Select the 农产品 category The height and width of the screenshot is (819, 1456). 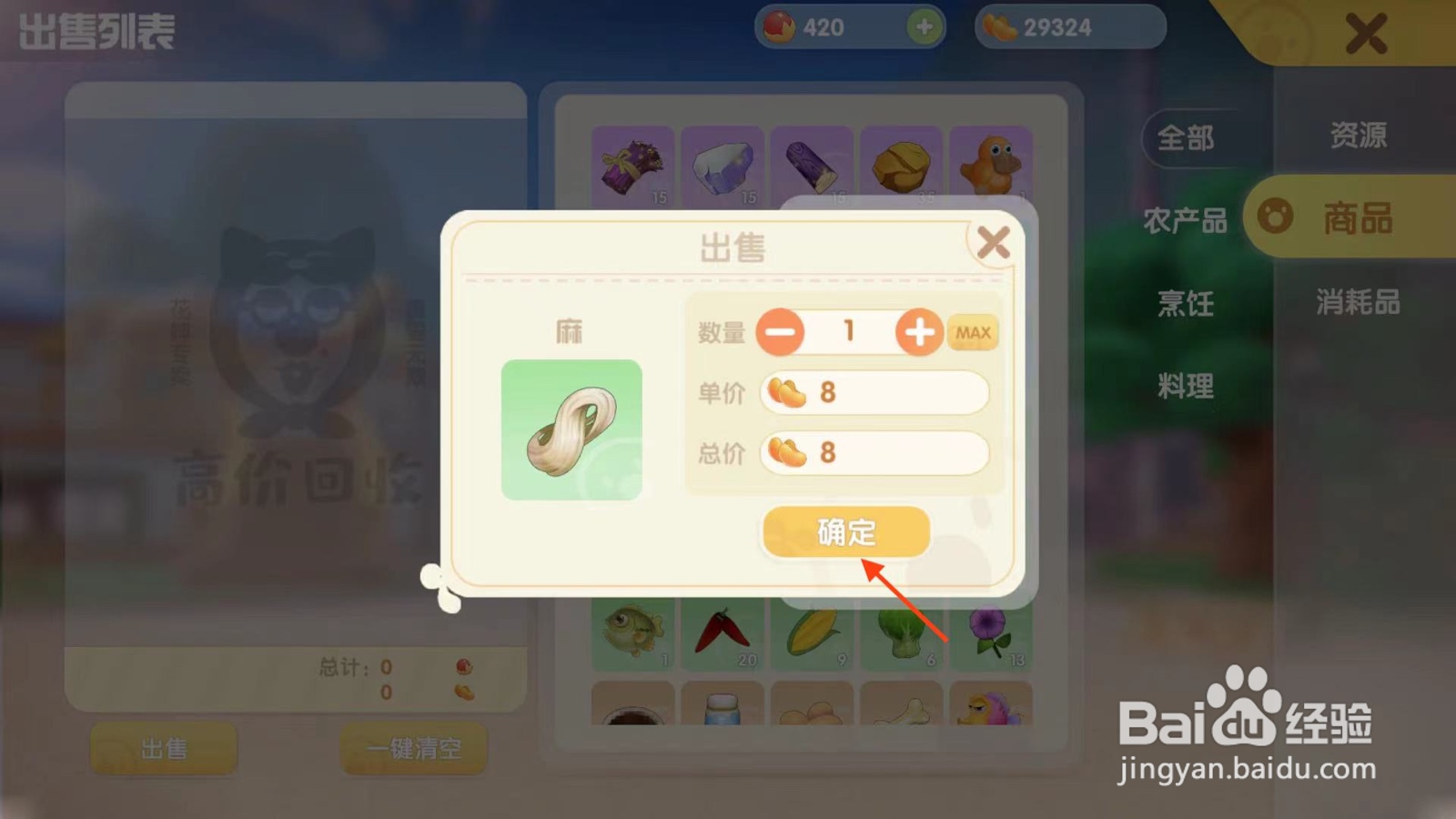click(1185, 218)
